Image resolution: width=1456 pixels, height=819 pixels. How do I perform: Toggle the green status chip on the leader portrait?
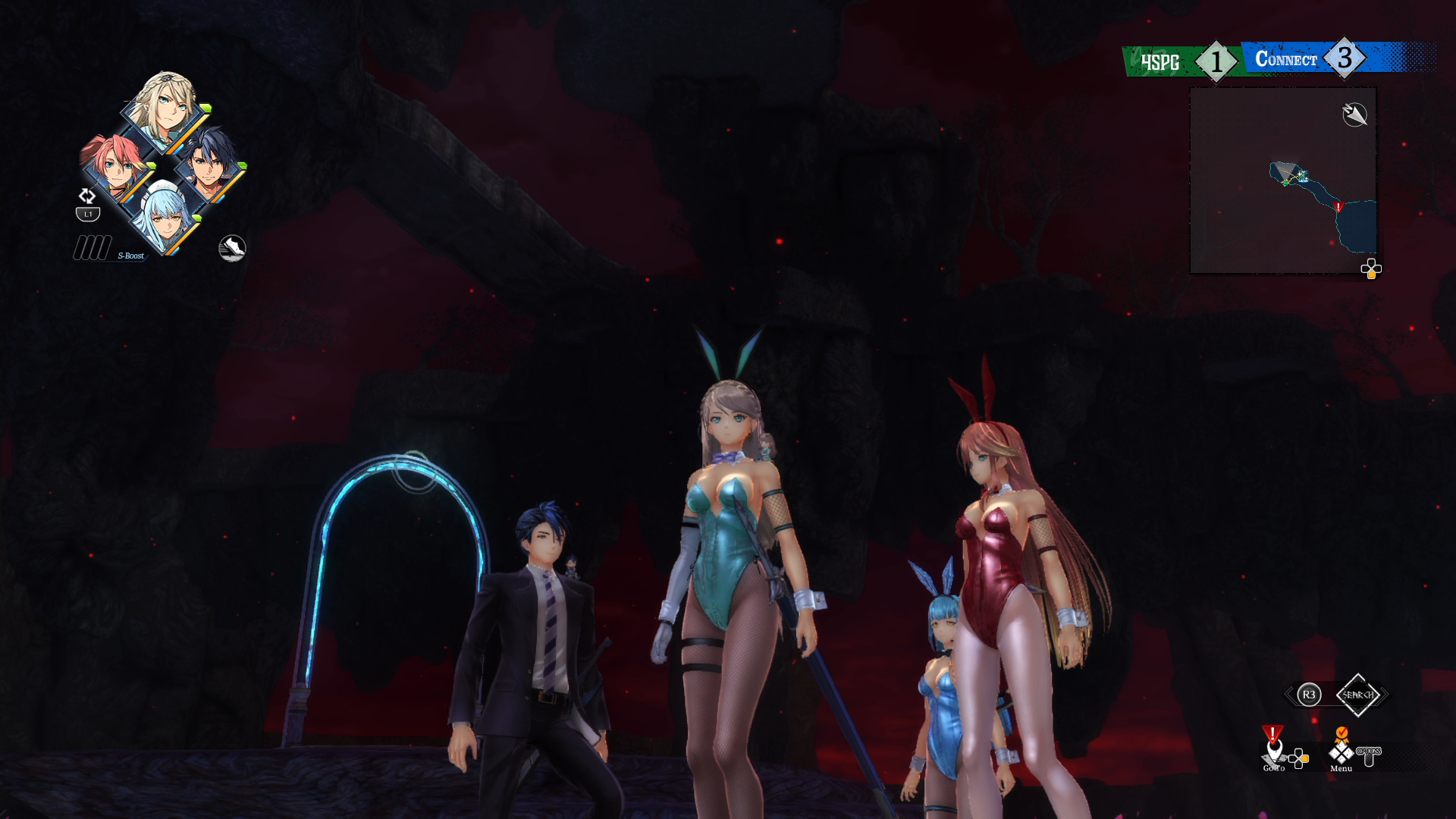207,107
